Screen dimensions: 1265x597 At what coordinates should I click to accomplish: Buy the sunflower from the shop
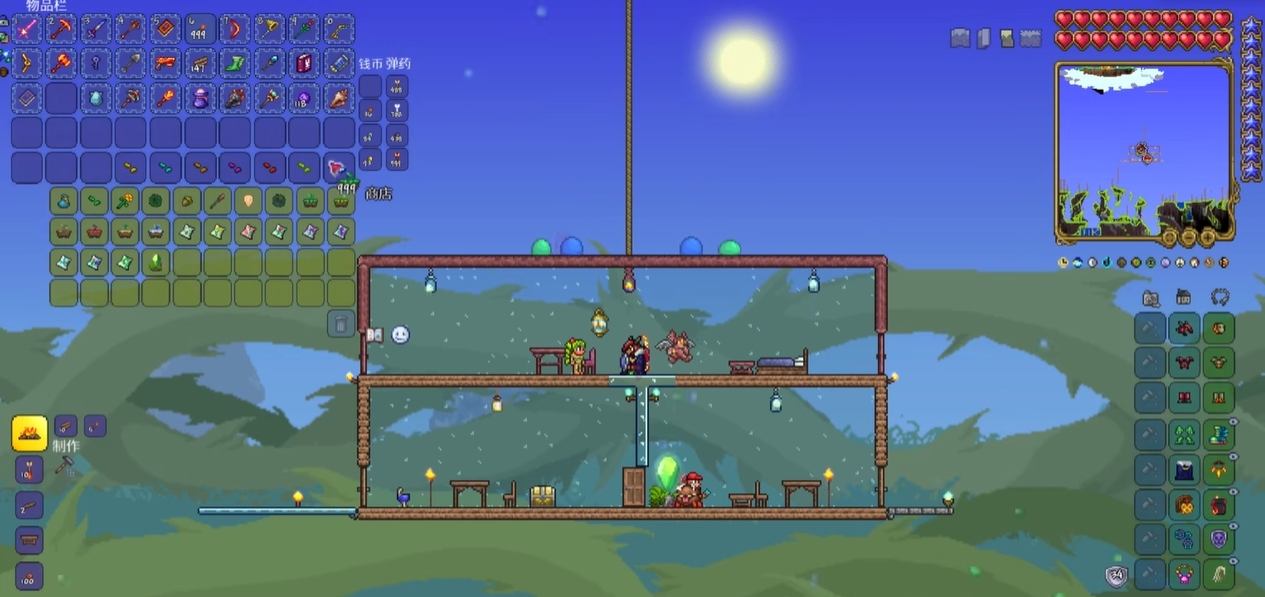point(125,202)
